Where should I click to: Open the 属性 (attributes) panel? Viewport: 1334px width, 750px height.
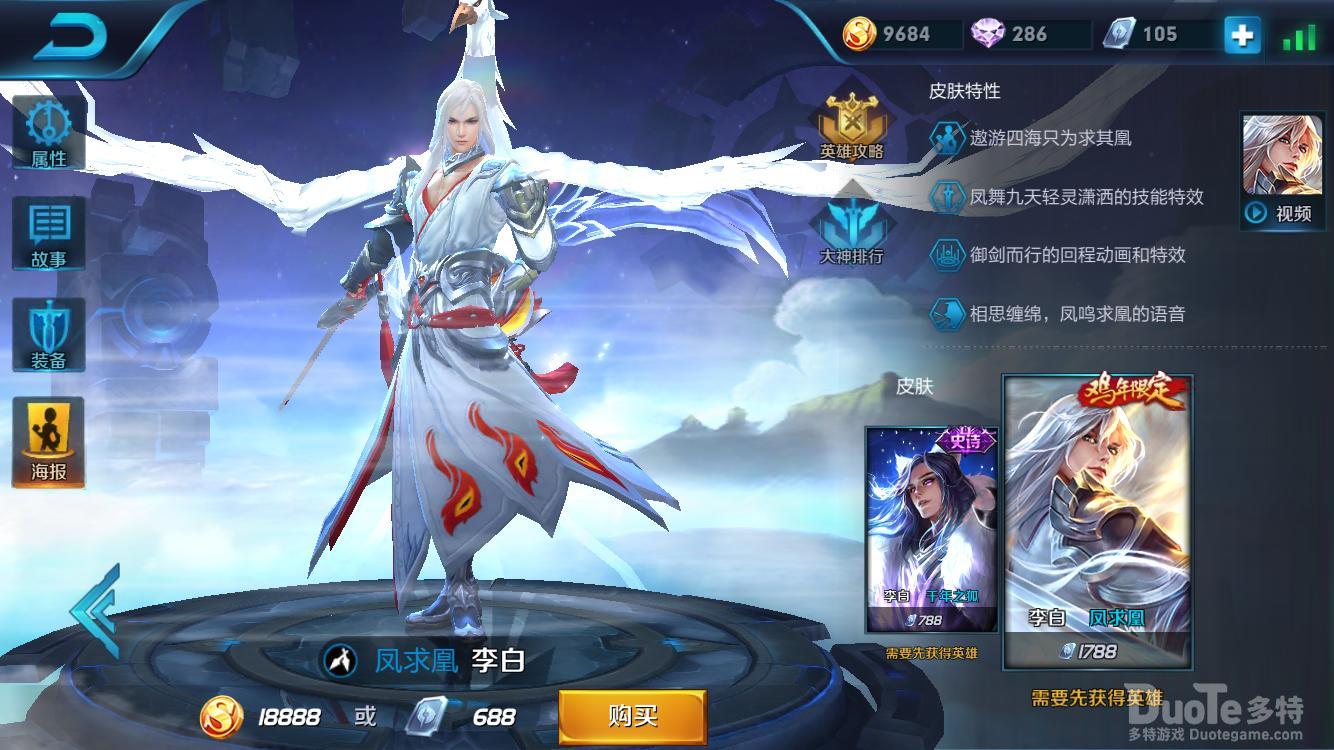[x=47, y=130]
